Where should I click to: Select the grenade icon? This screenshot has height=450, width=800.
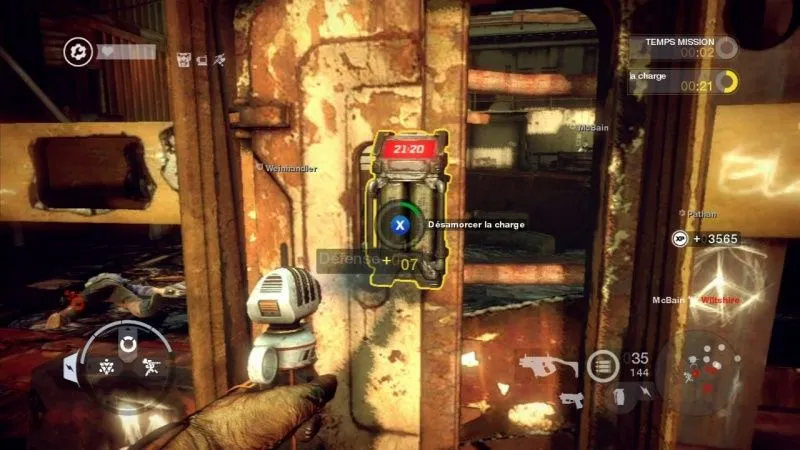click(617, 399)
